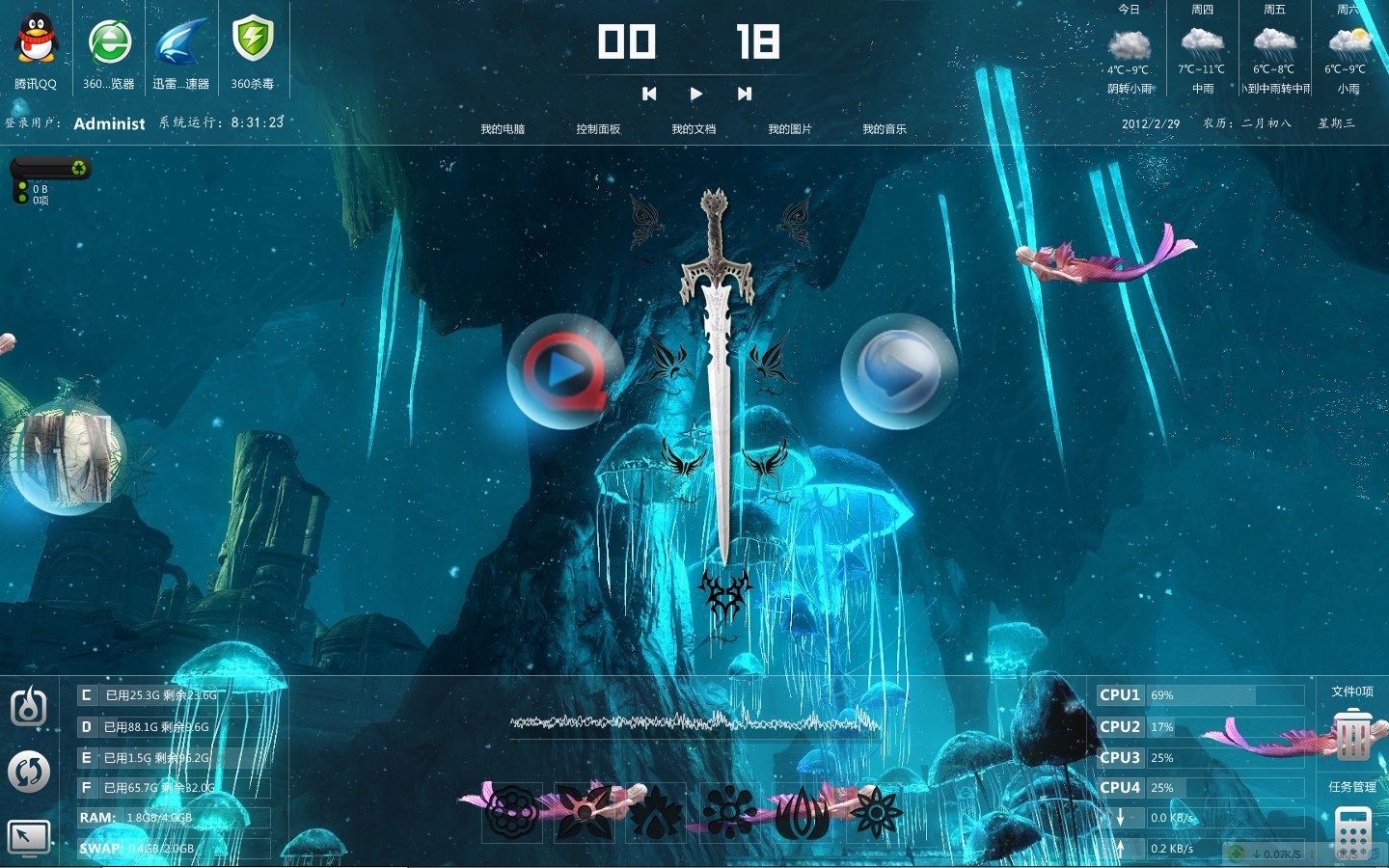Screen dimensions: 1389x868
Task: Open 我的文档 (My Documents)
Action: click(x=694, y=129)
